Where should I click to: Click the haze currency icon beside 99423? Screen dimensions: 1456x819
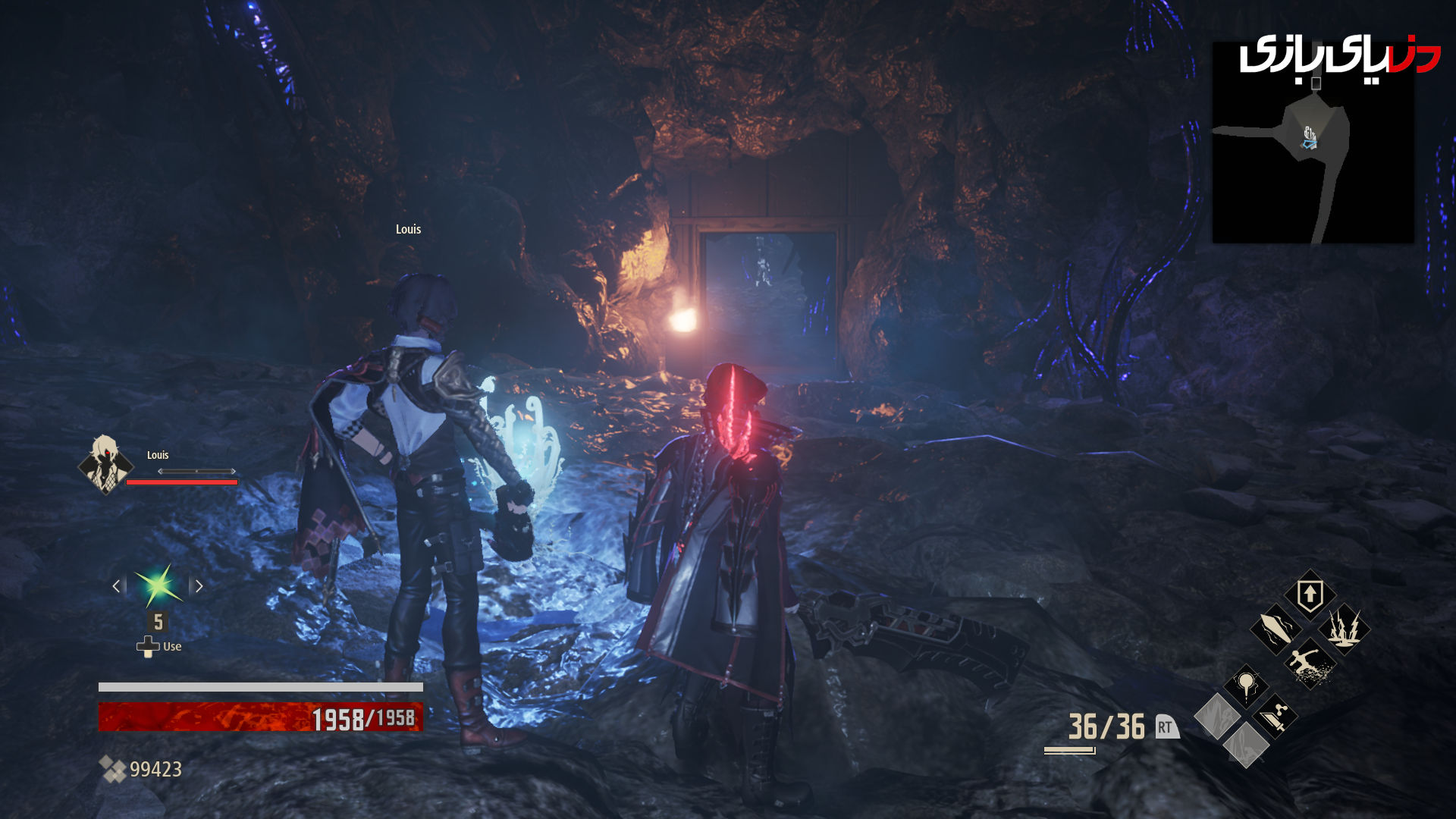pyautogui.click(x=114, y=769)
